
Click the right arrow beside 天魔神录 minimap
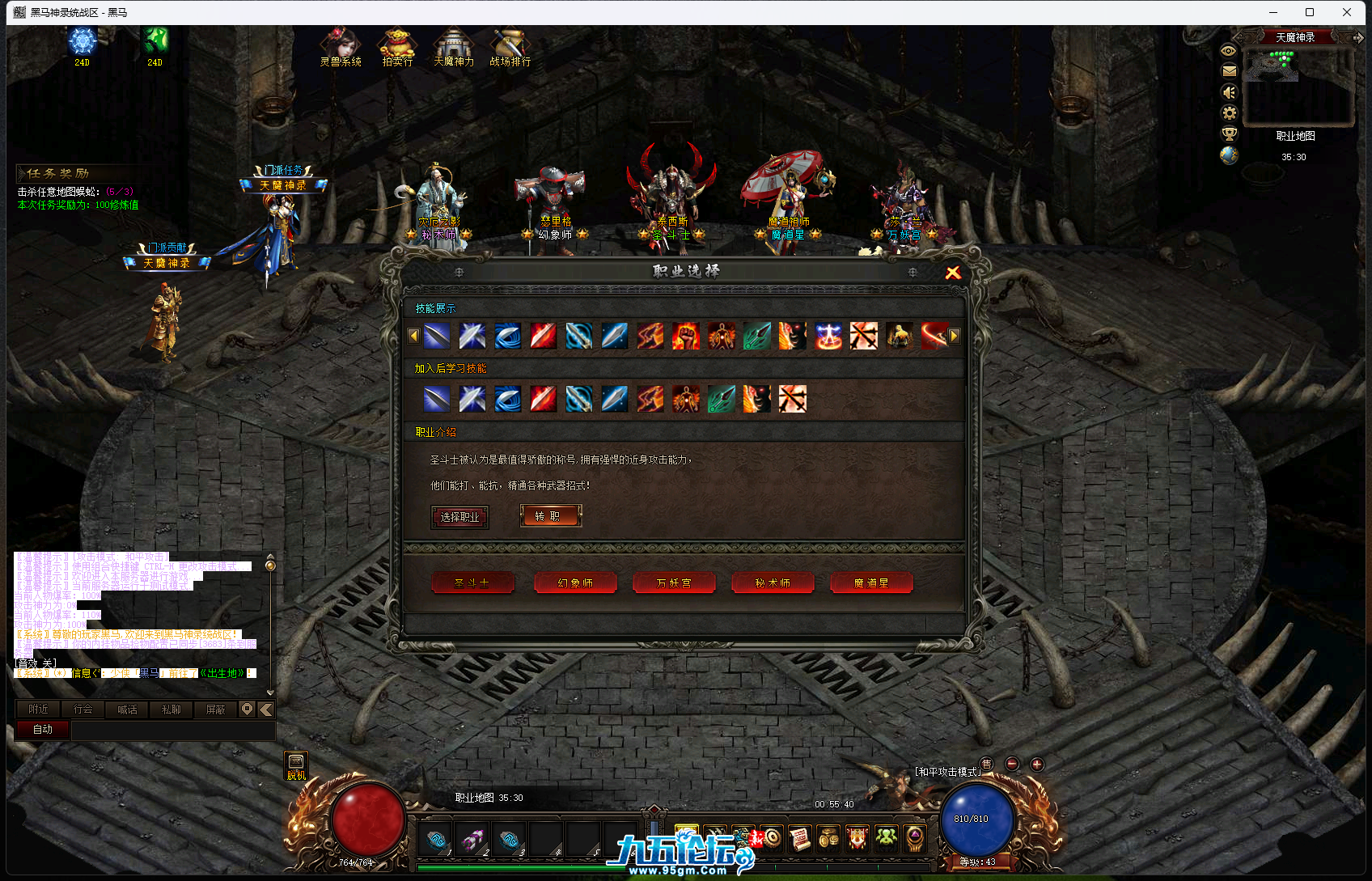[x=1359, y=36]
